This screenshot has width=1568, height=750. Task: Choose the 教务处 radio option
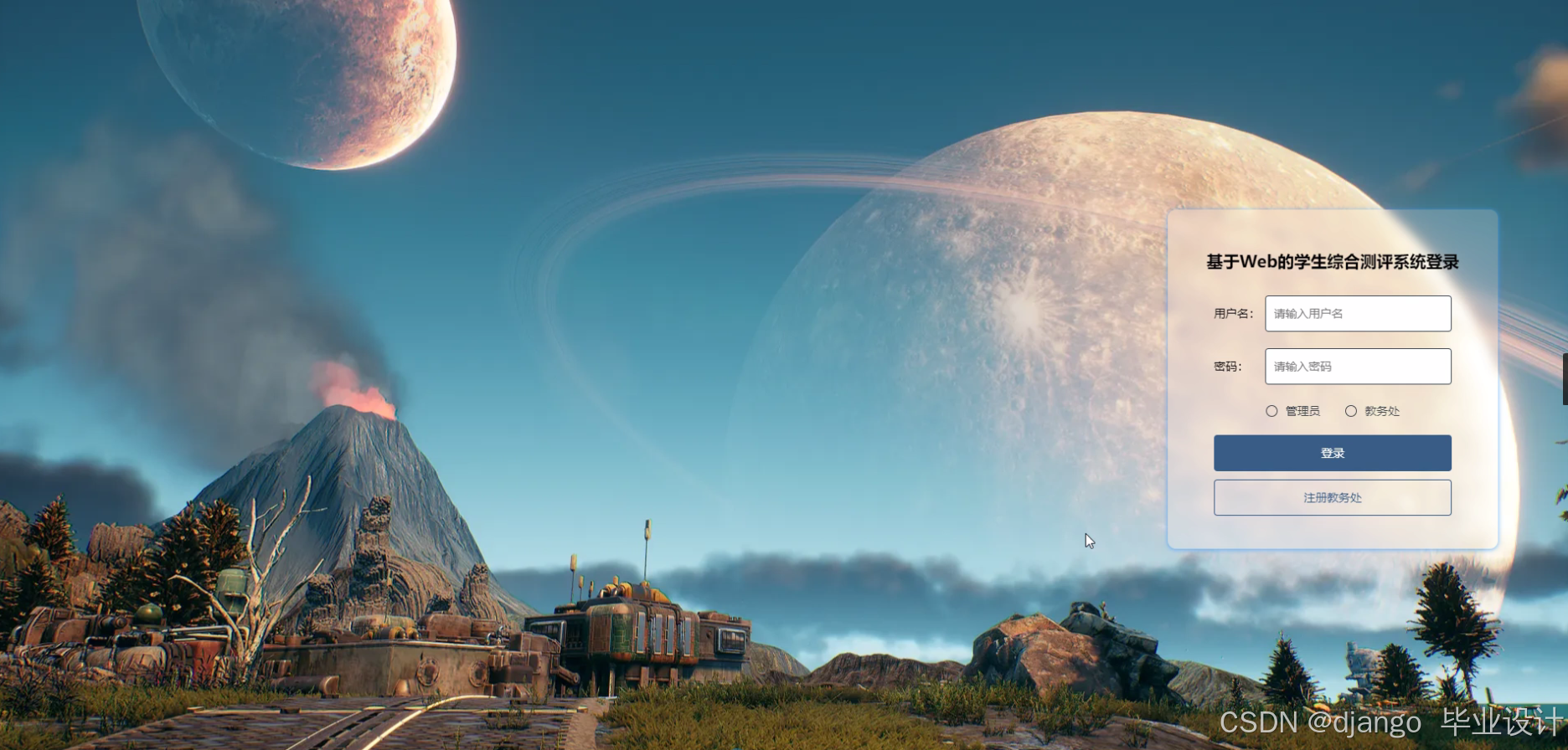tap(1351, 411)
